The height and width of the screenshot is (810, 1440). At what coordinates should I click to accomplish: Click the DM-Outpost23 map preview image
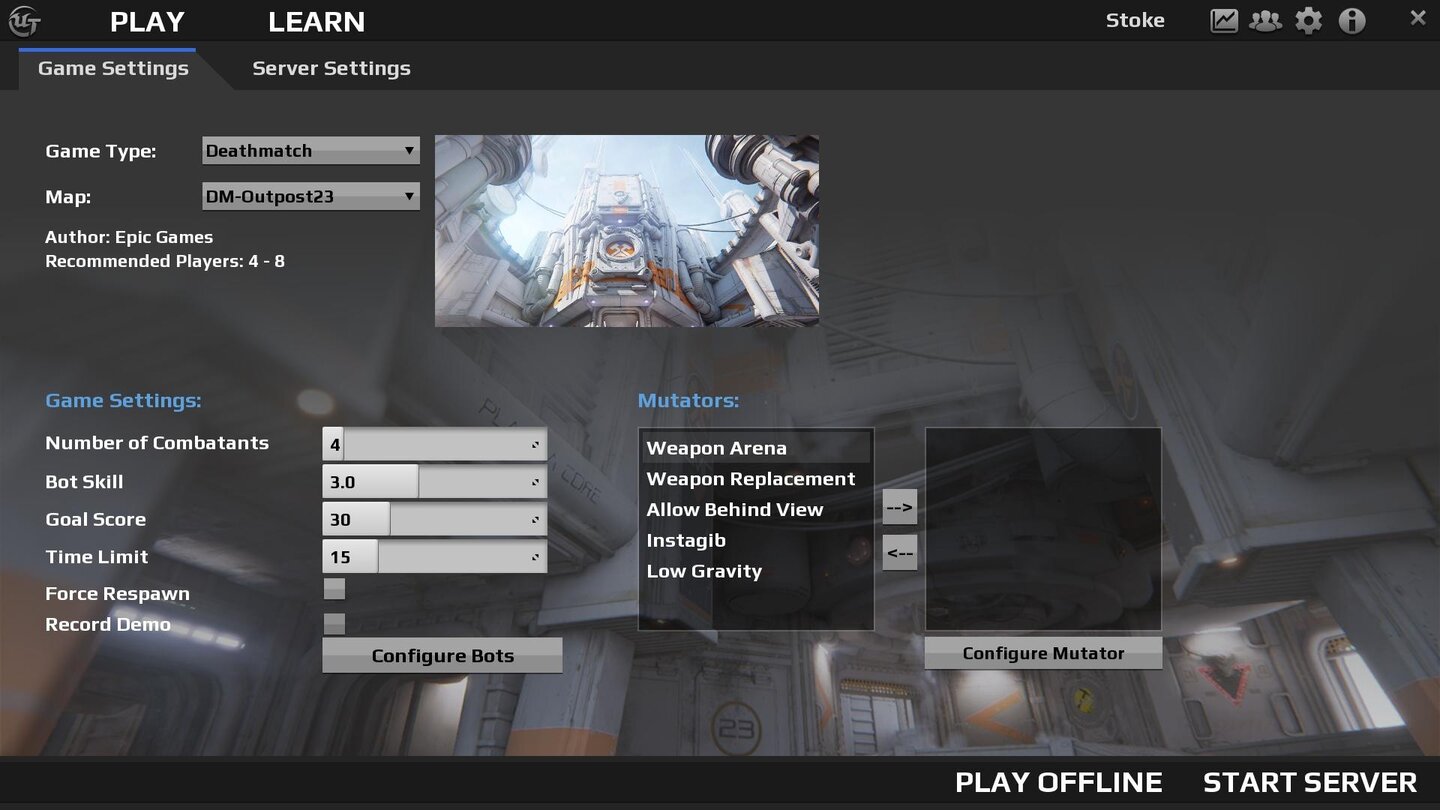click(x=627, y=230)
